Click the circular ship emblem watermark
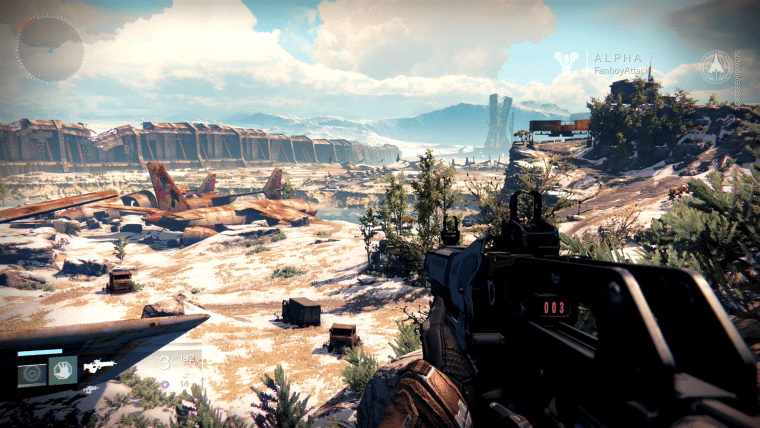The height and width of the screenshot is (428, 760). (x=715, y=66)
